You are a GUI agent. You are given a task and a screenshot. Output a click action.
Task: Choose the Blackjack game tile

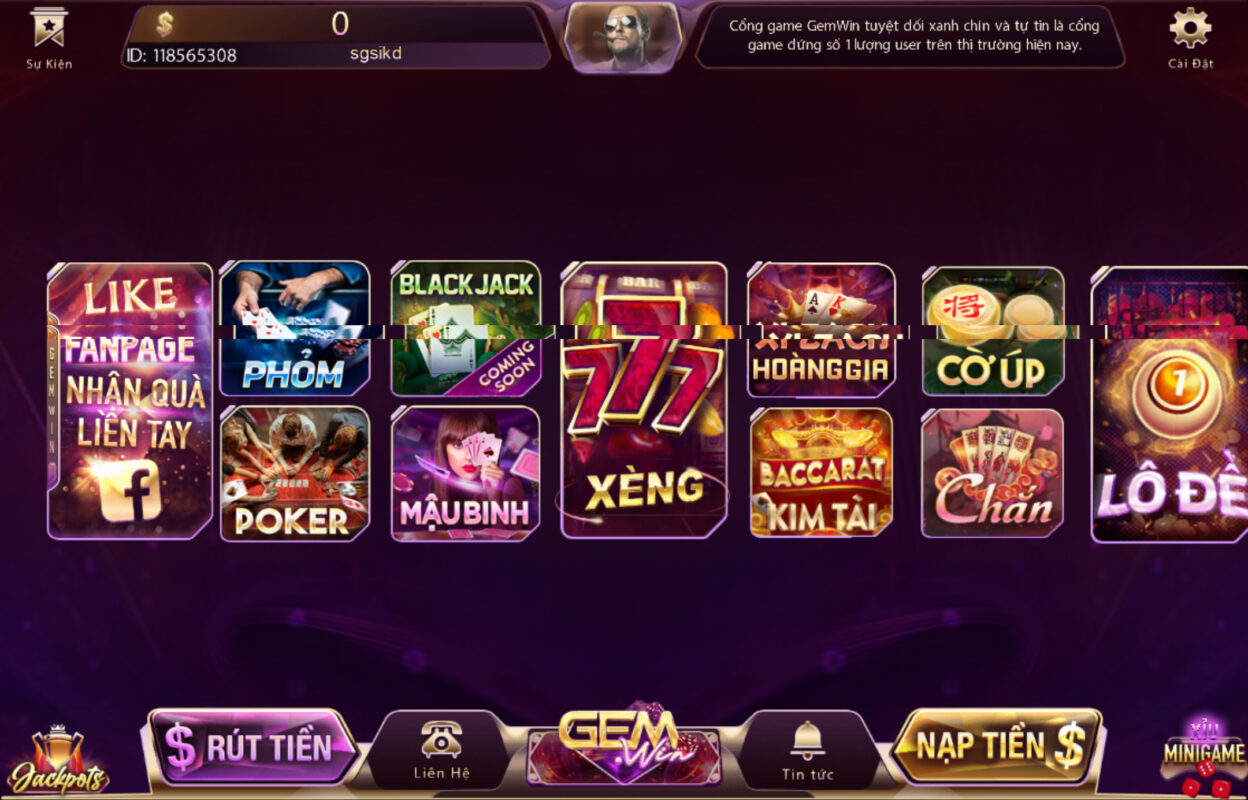(x=465, y=329)
